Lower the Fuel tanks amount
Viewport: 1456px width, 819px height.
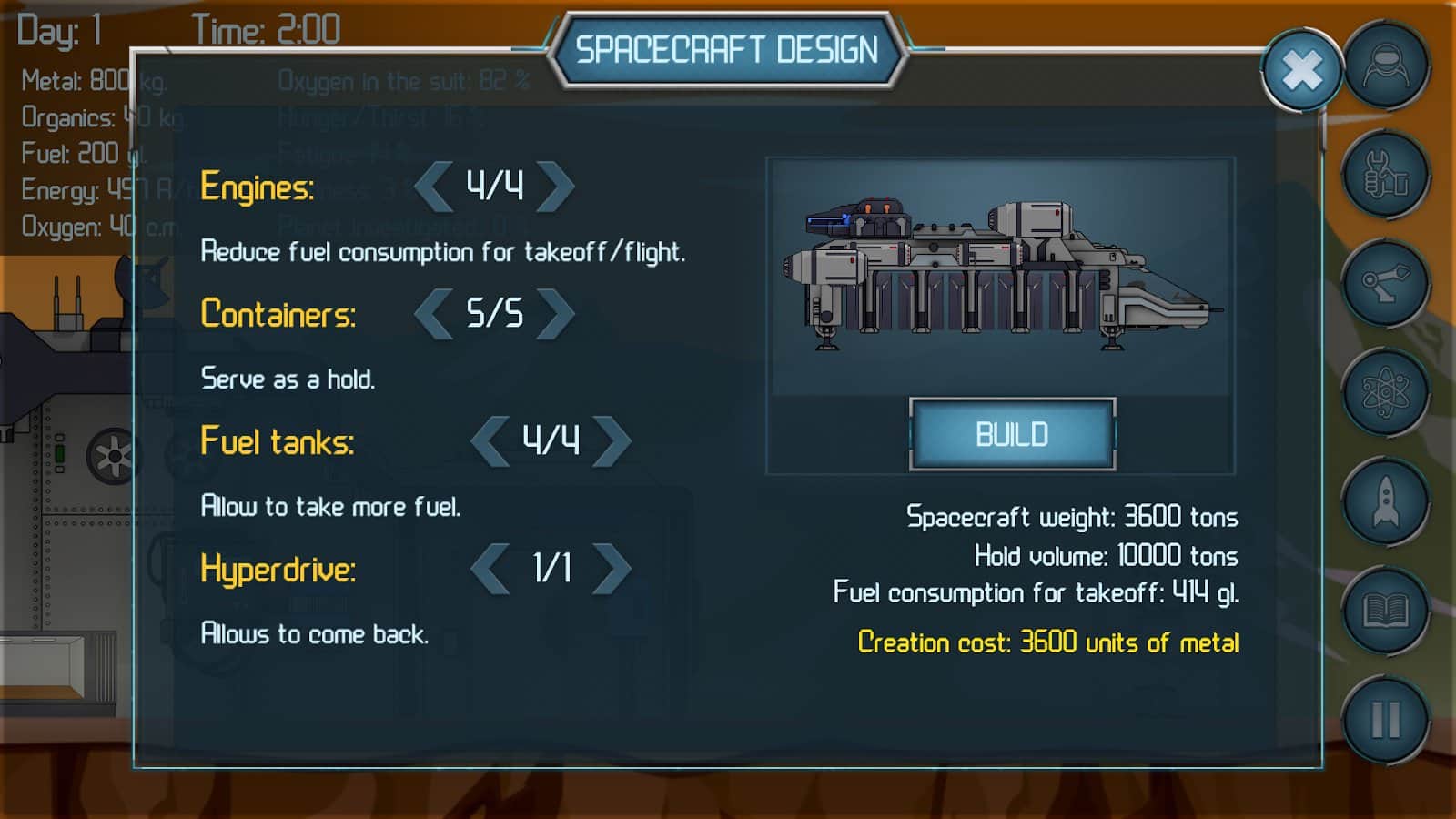coord(490,441)
